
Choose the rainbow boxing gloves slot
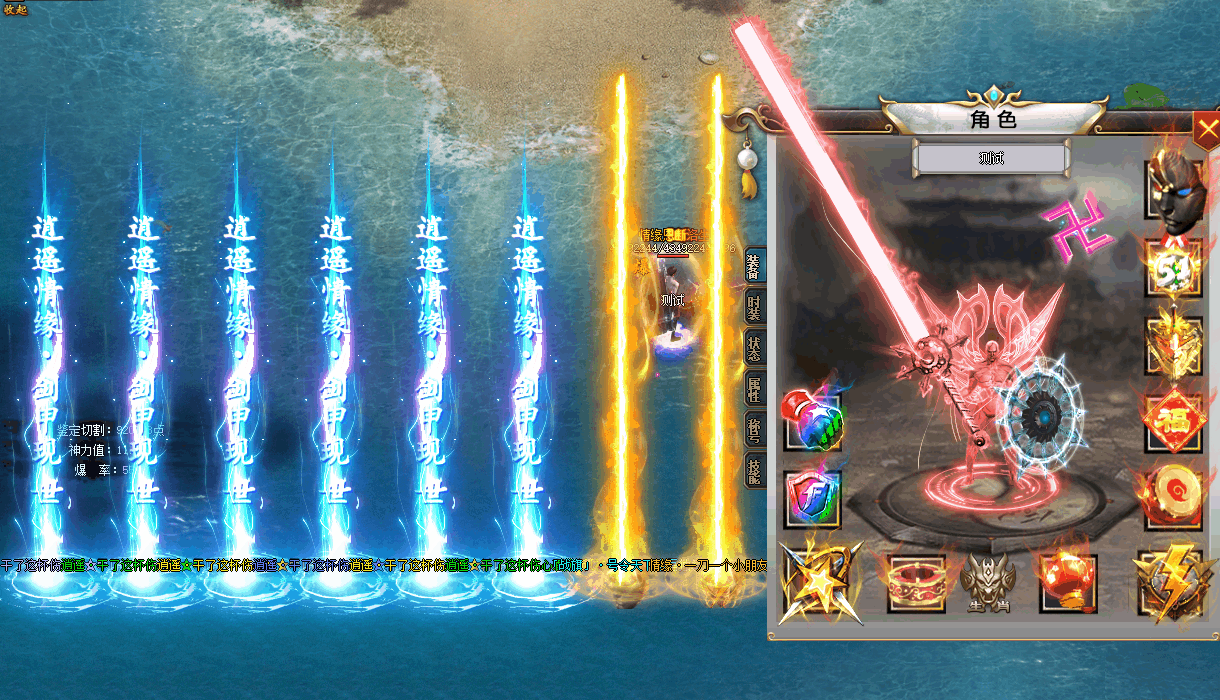point(813,422)
